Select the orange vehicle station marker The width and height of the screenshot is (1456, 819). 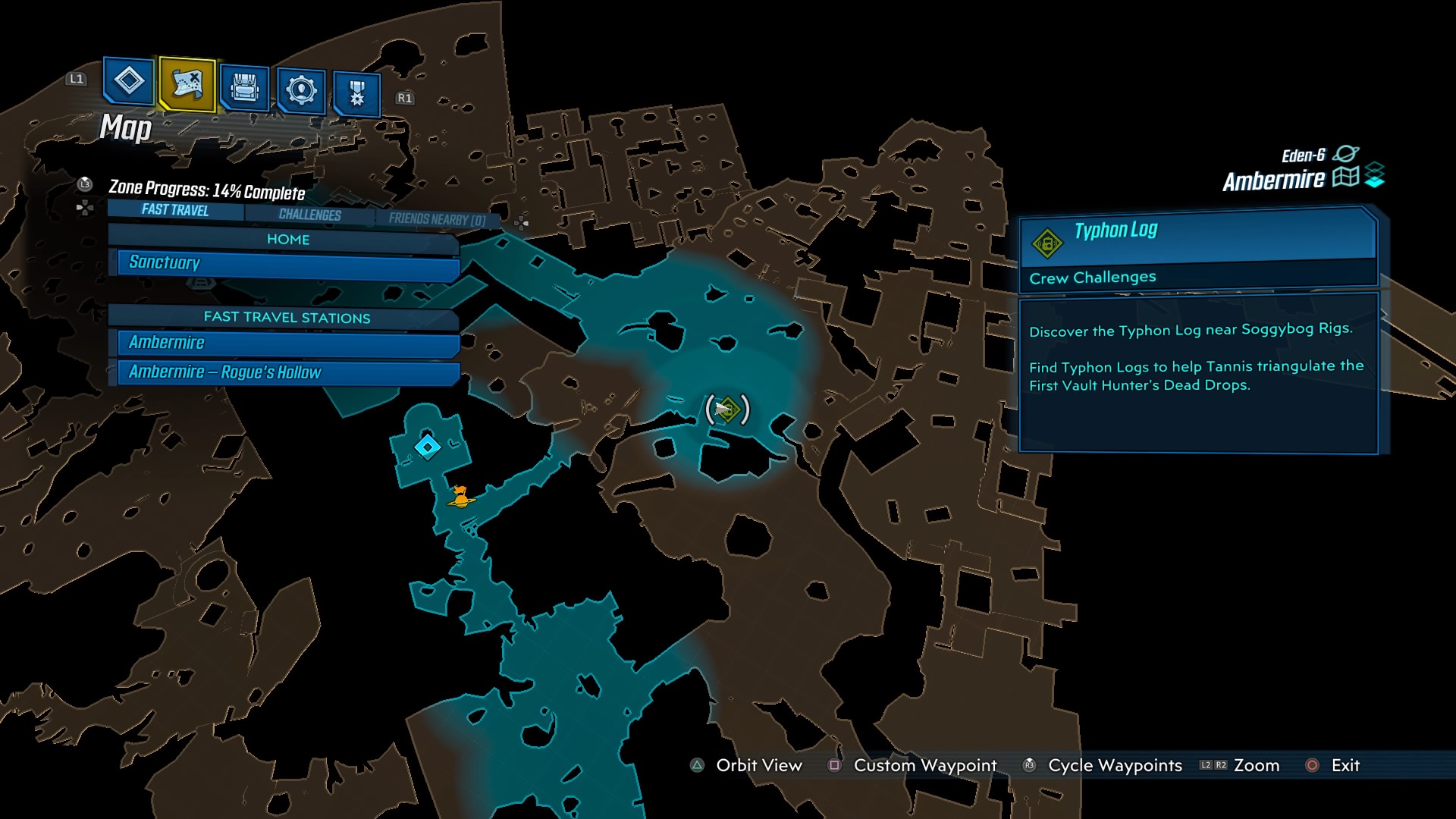pos(460,497)
